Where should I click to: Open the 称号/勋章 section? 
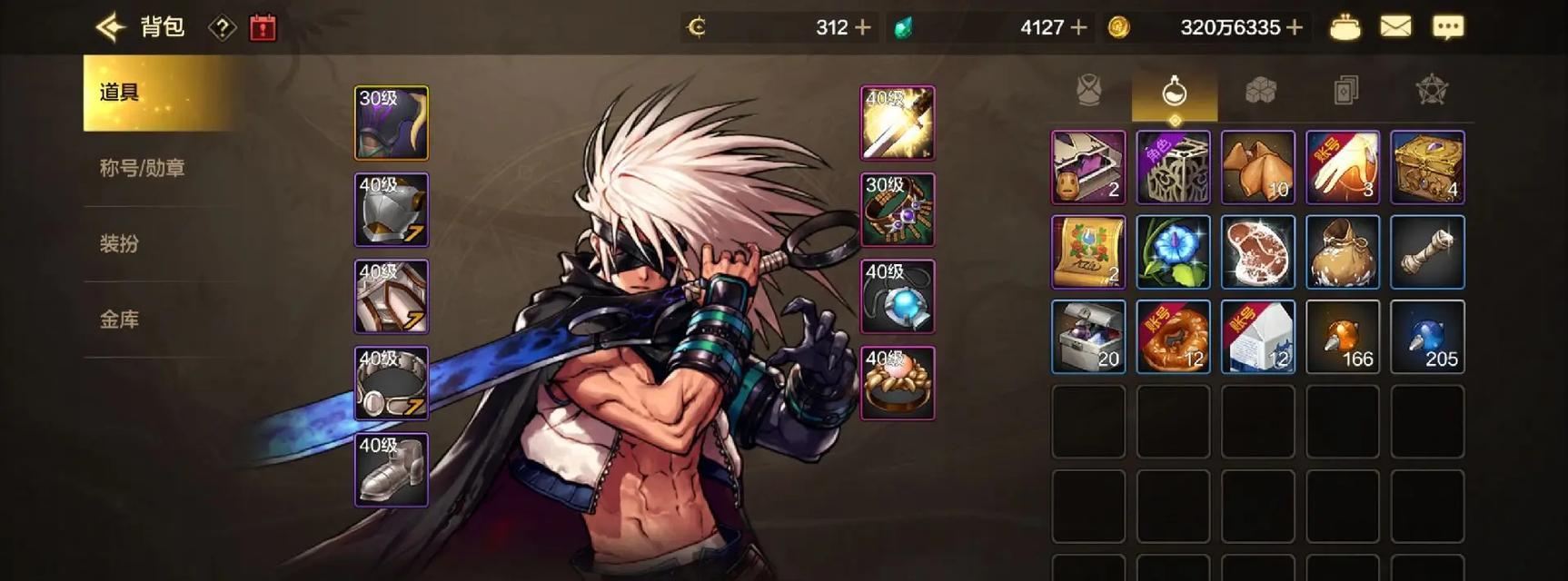coord(143,168)
